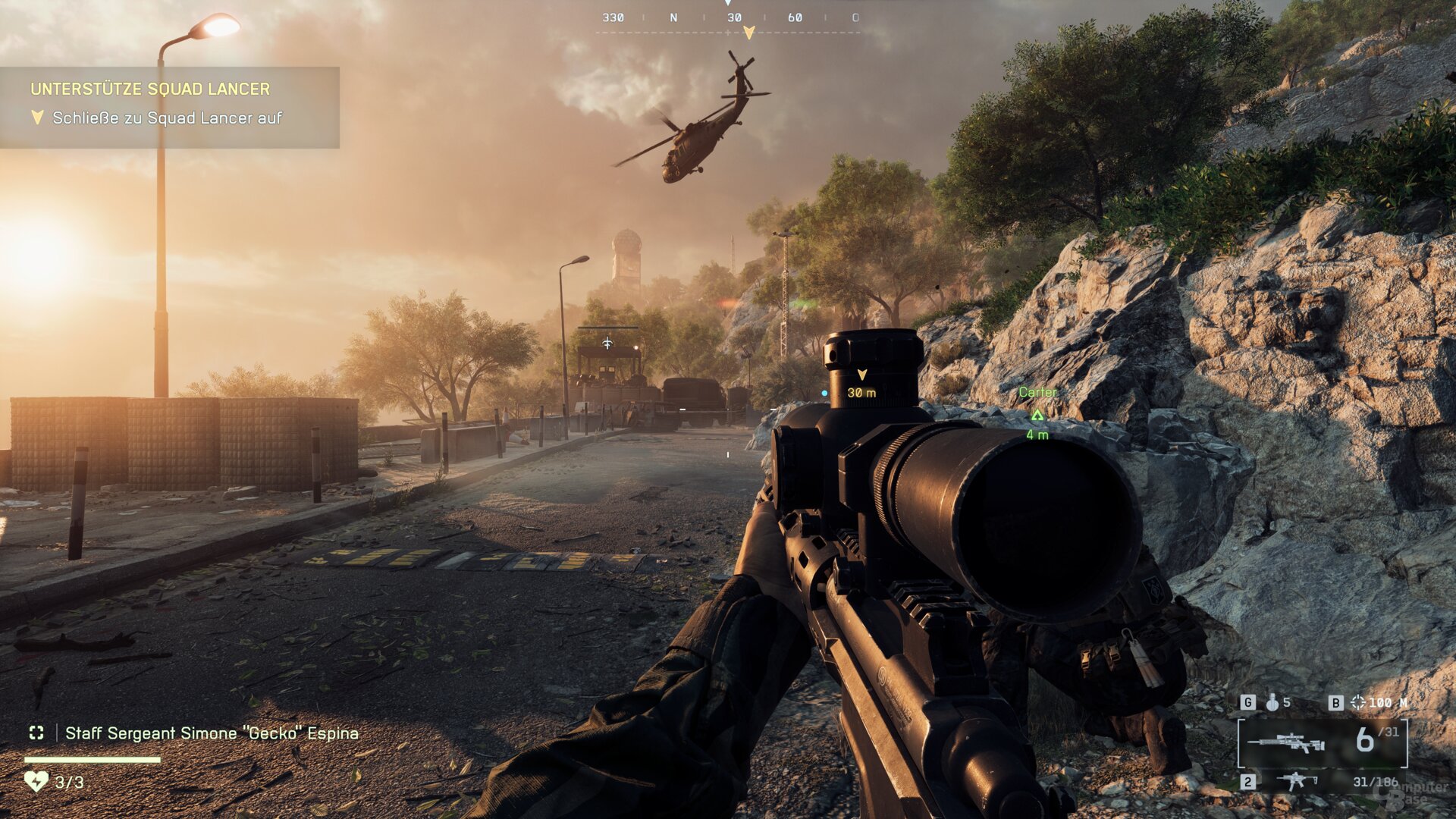Select squad mate Carter's green marker
The width and height of the screenshot is (1456, 819).
point(1037,414)
